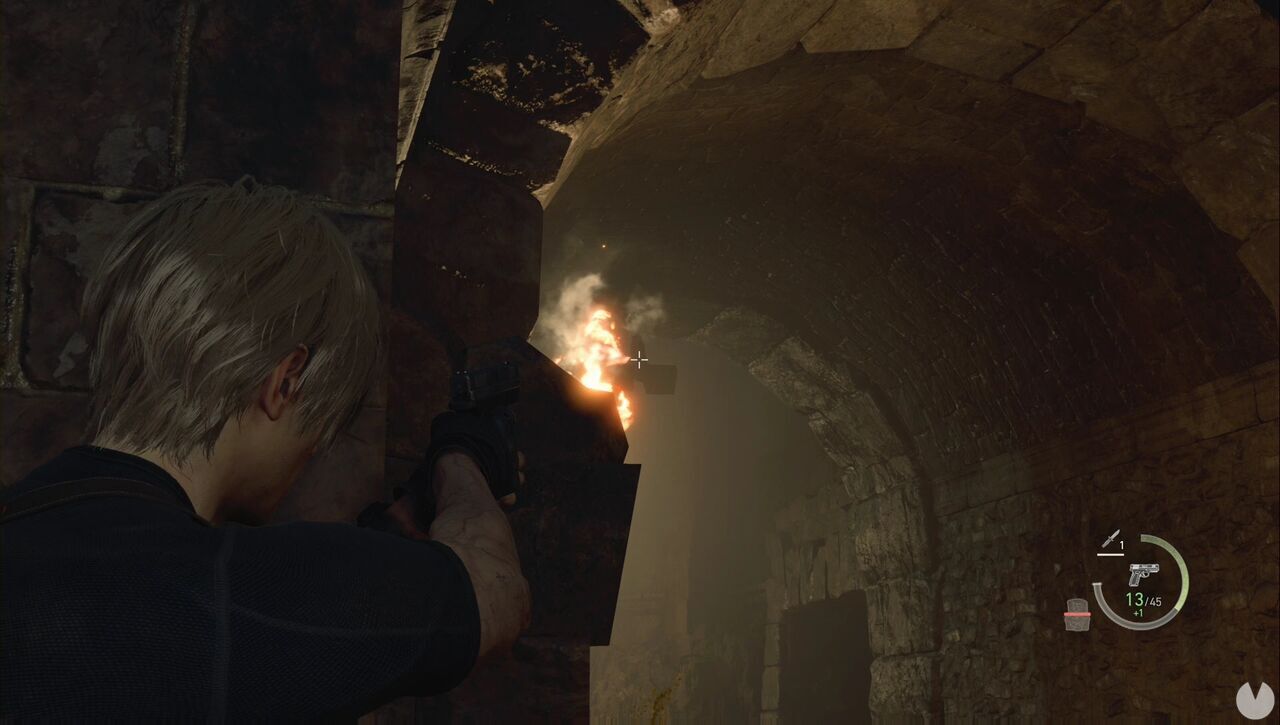Click the current ammo number 13

1133,599
